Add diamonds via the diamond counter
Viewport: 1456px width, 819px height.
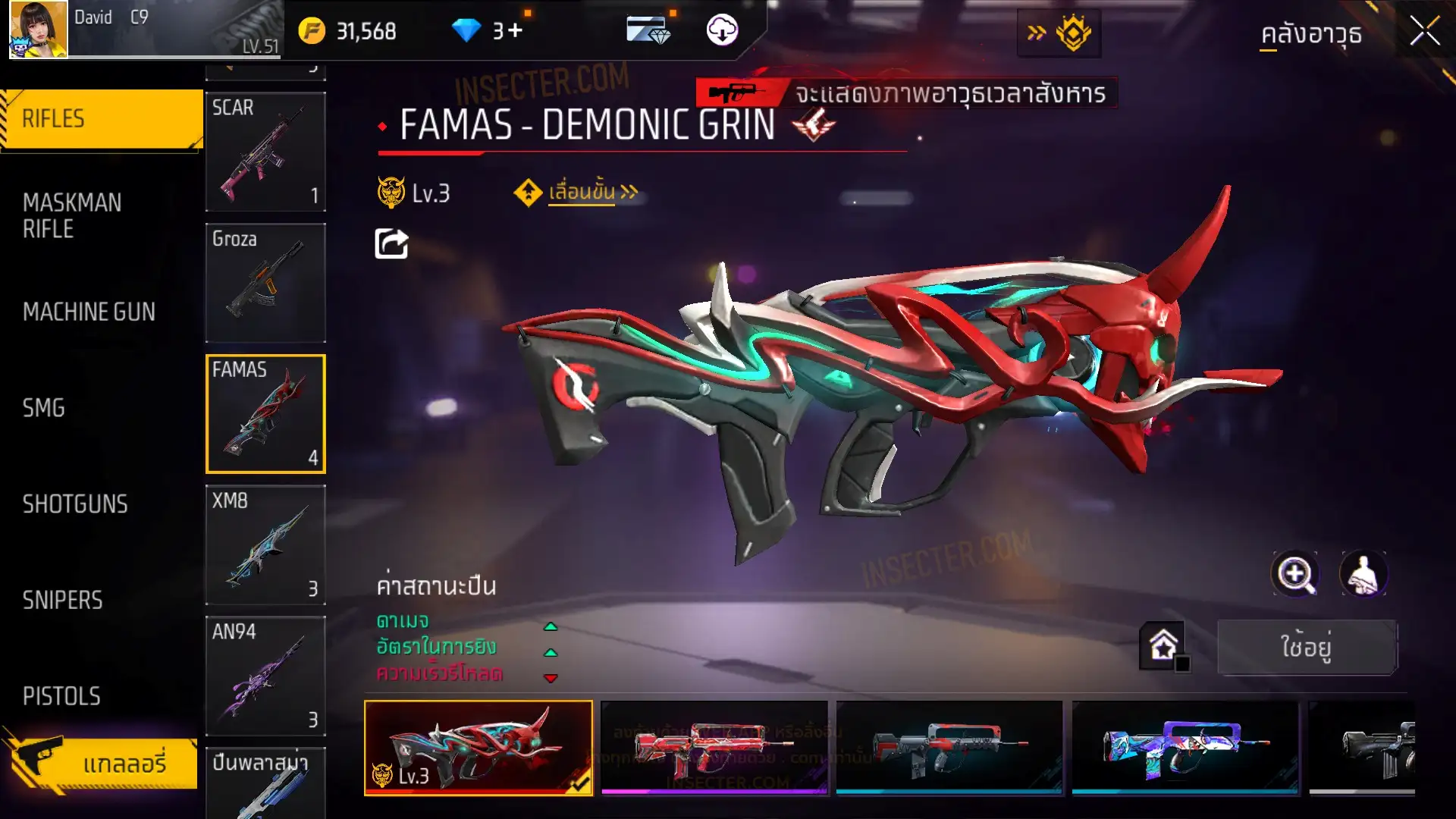pos(487,31)
